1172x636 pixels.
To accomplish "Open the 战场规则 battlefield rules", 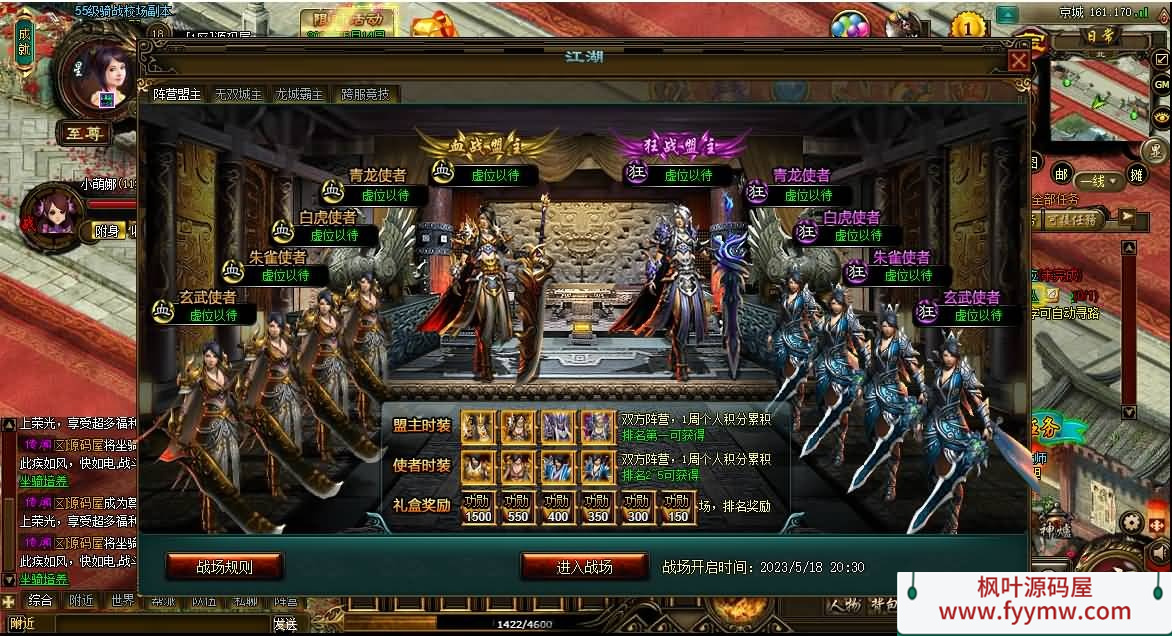I will 224,567.
